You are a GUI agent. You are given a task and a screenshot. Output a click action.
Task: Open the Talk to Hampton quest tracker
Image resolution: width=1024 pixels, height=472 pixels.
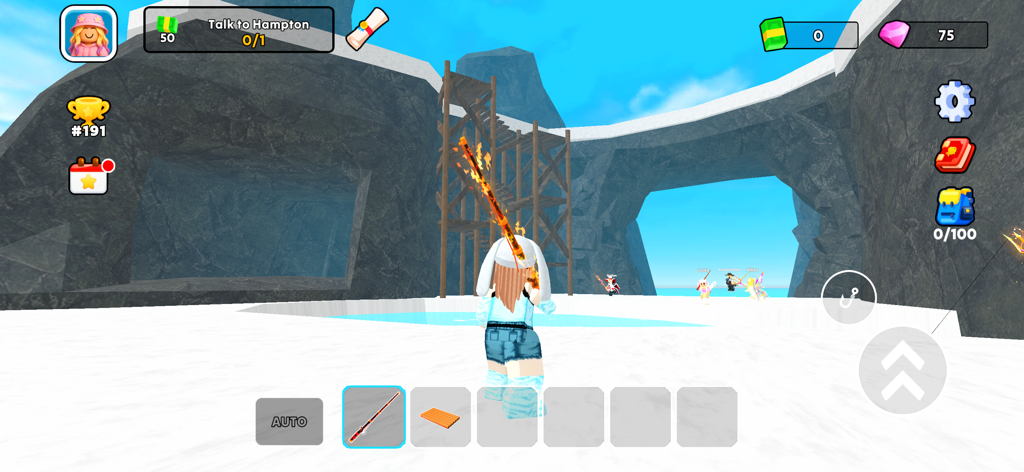(x=239, y=30)
